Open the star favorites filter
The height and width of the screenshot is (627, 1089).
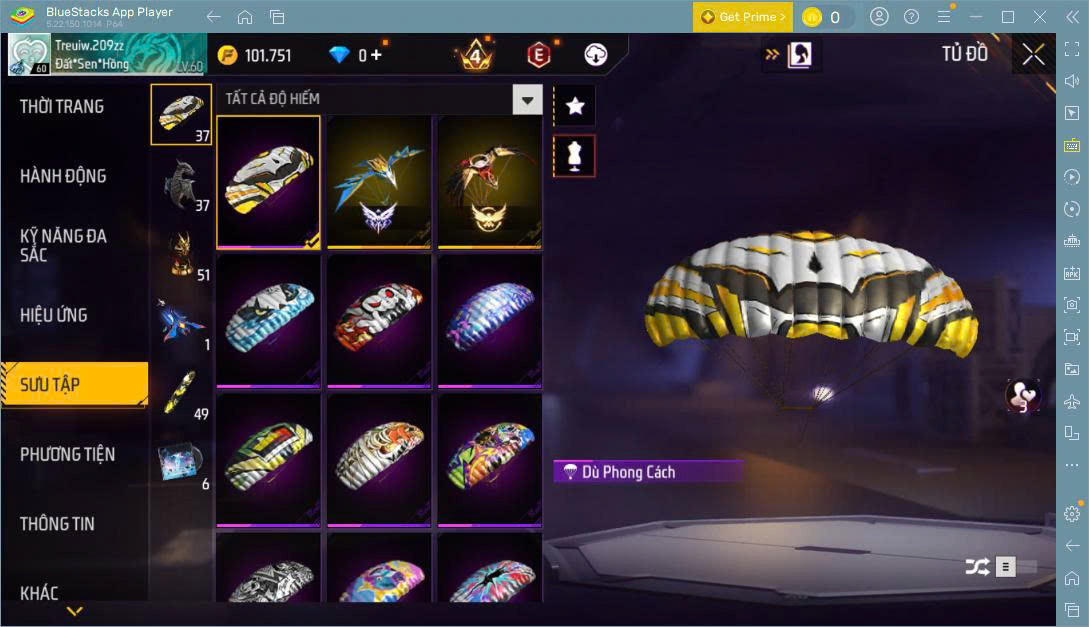click(574, 106)
